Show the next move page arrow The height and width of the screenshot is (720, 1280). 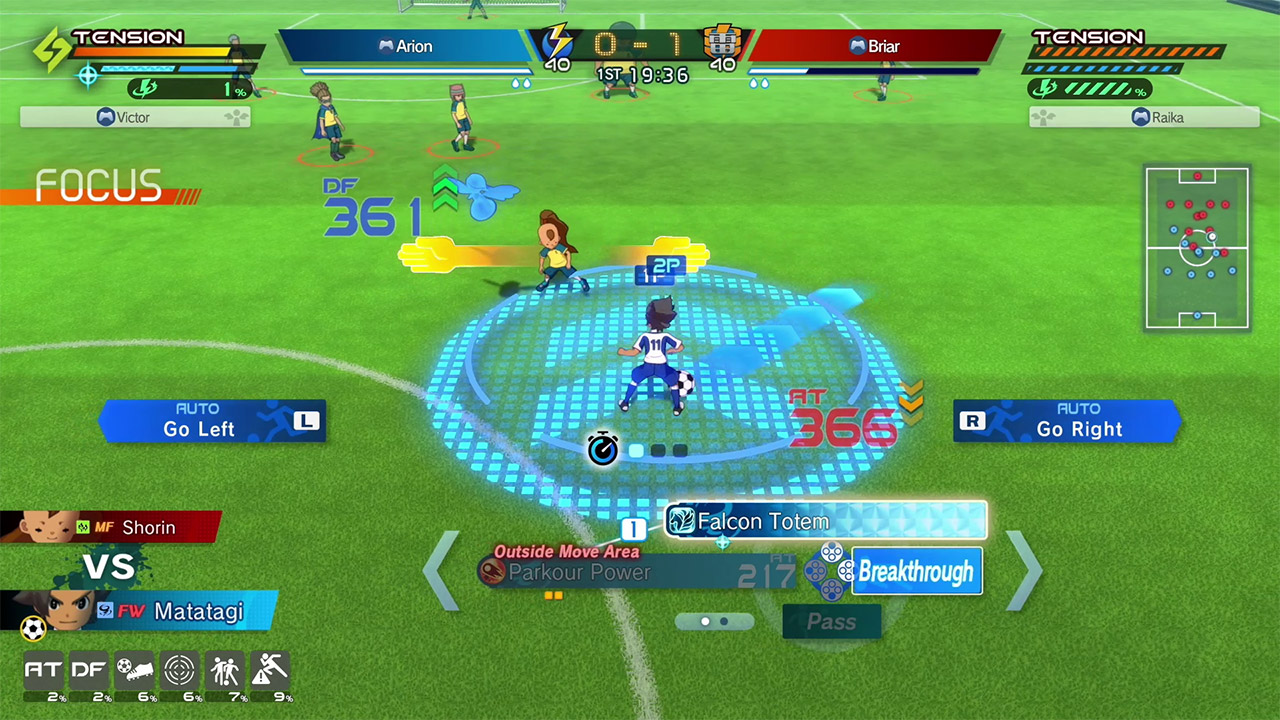pyautogui.click(x=1024, y=571)
